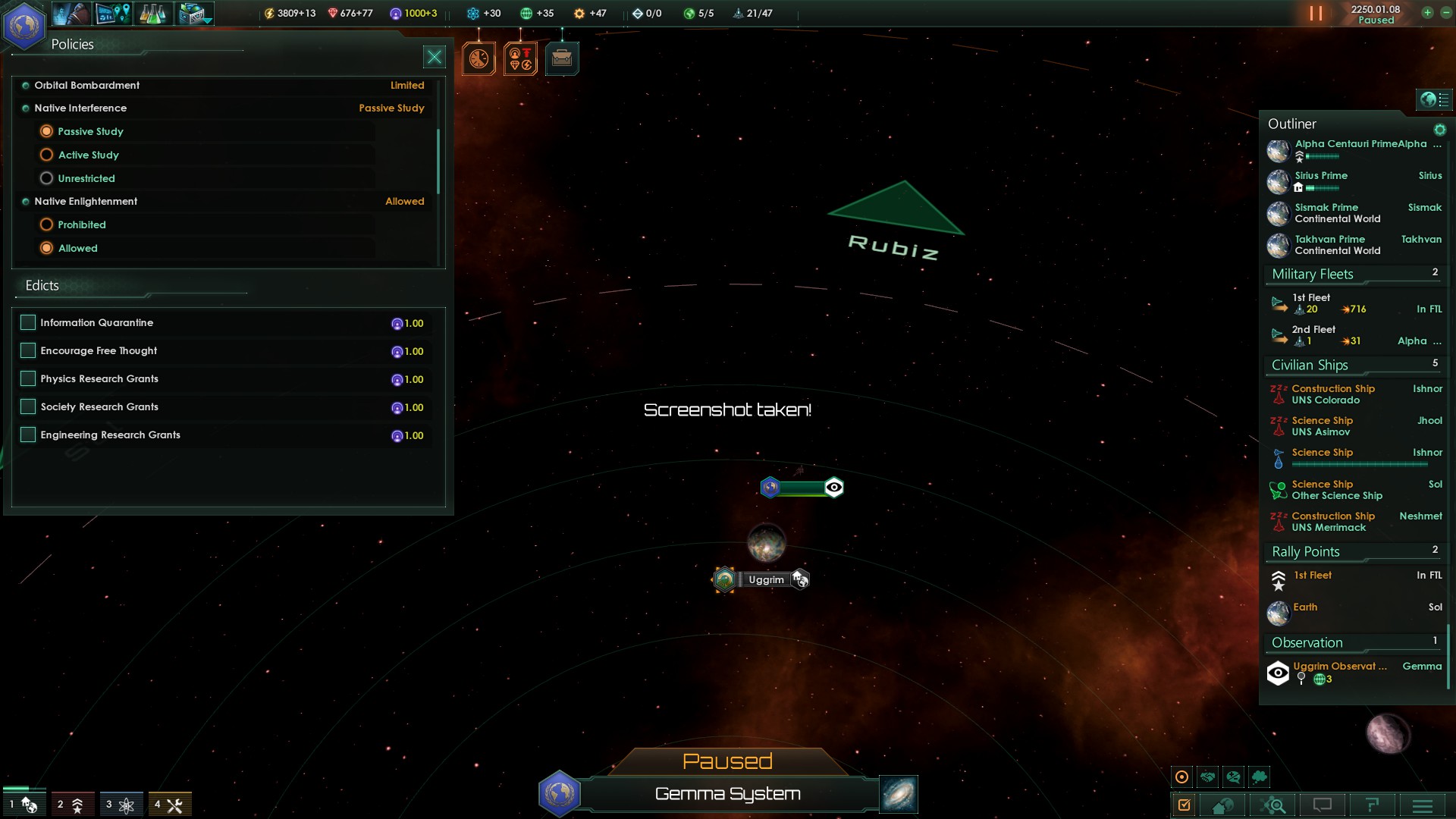This screenshot has width=1456, height=819.
Task: Enable the Engineering Research Grants edict
Action: coord(28,435)
